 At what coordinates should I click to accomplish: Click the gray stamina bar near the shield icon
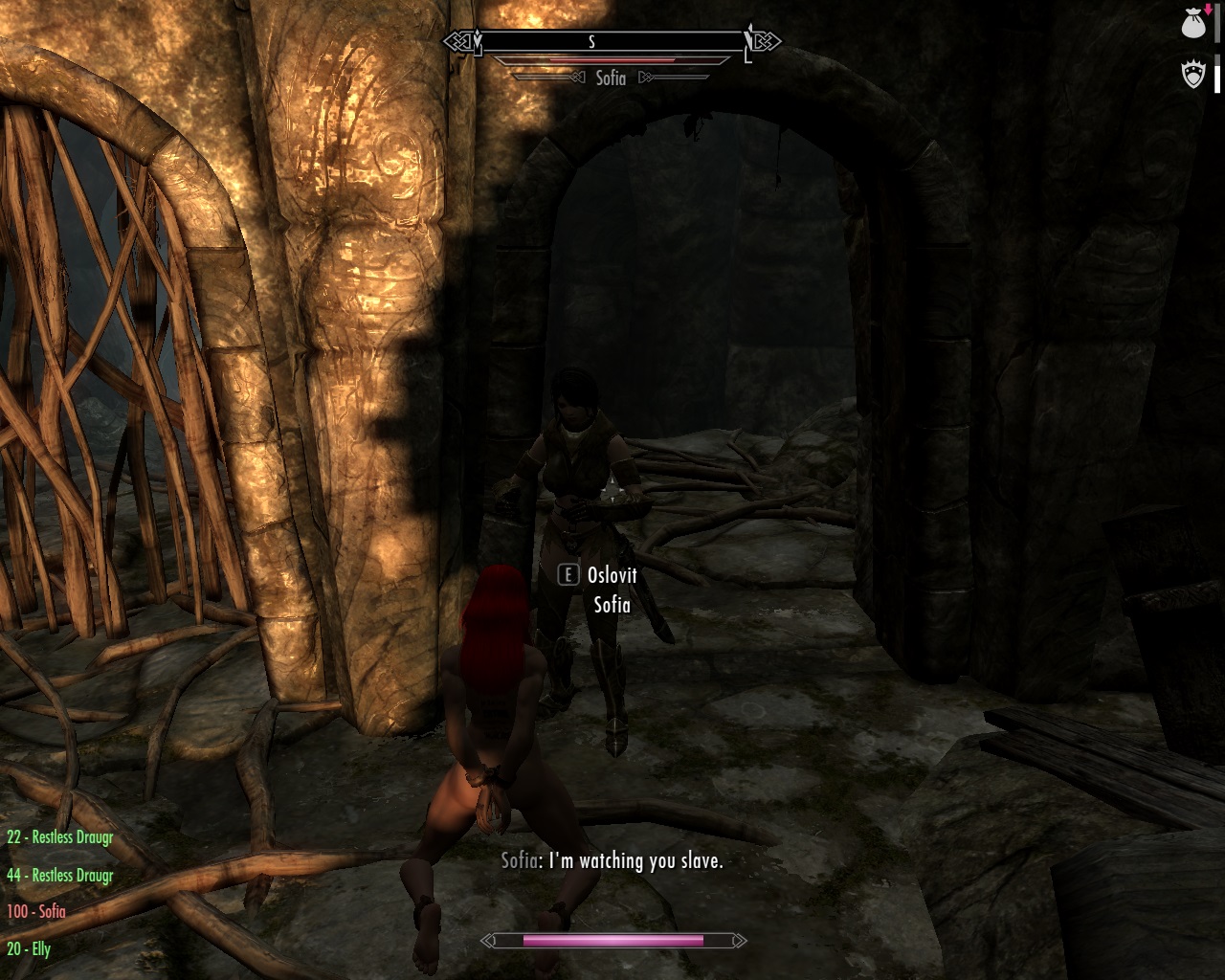[x=1217, y=60]
